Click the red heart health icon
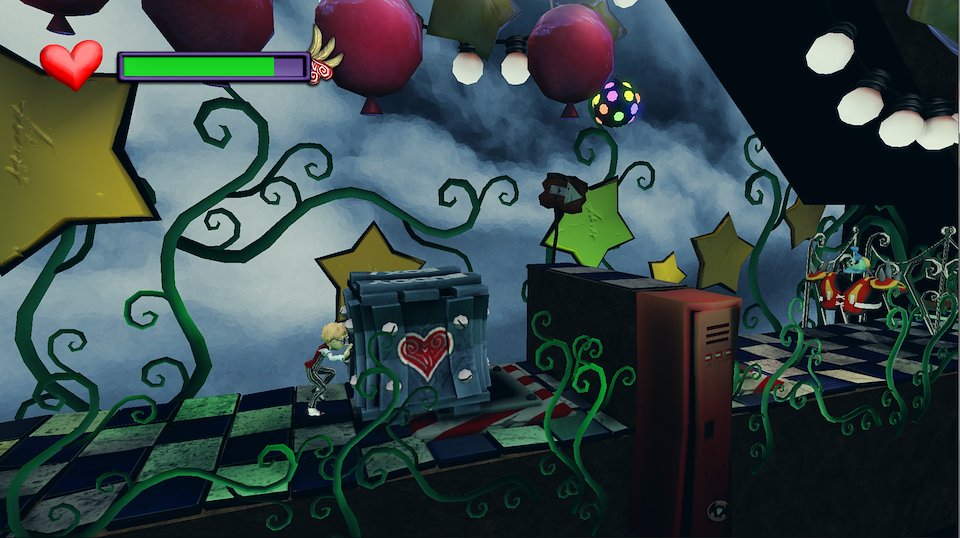 (71, 63)
